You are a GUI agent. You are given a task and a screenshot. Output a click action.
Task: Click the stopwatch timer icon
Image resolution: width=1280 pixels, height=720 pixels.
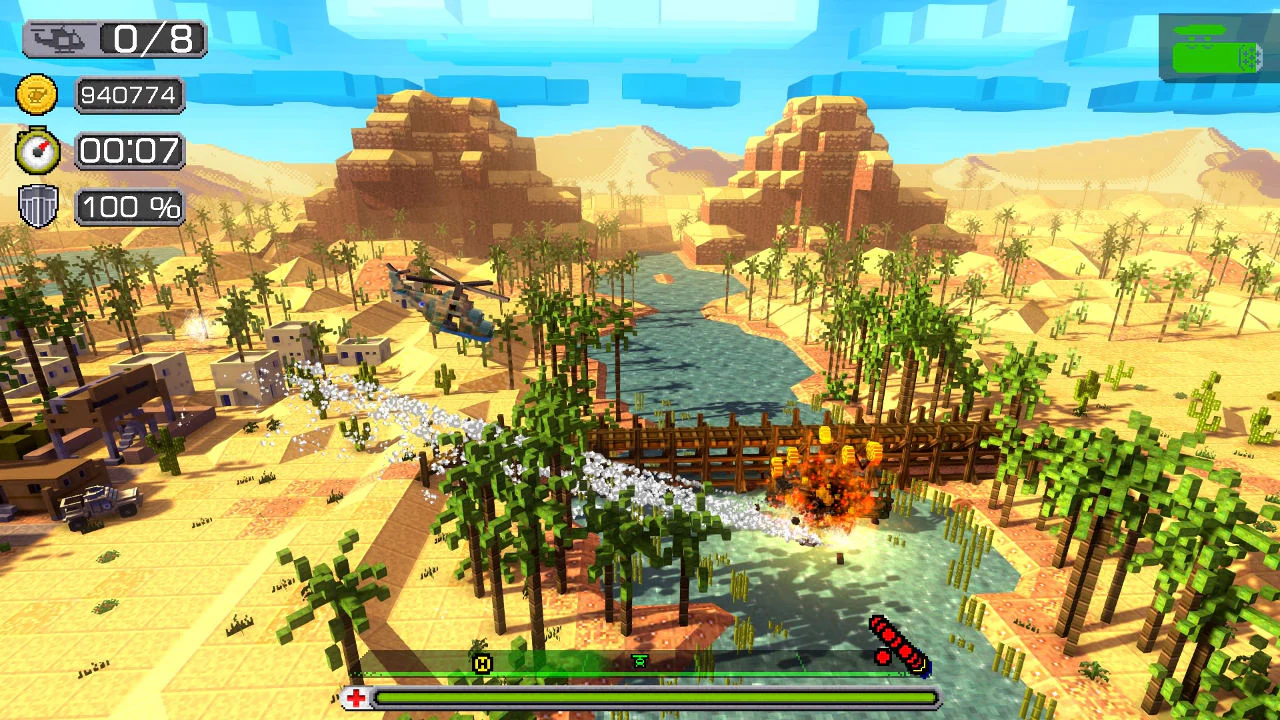pos(38,150)
